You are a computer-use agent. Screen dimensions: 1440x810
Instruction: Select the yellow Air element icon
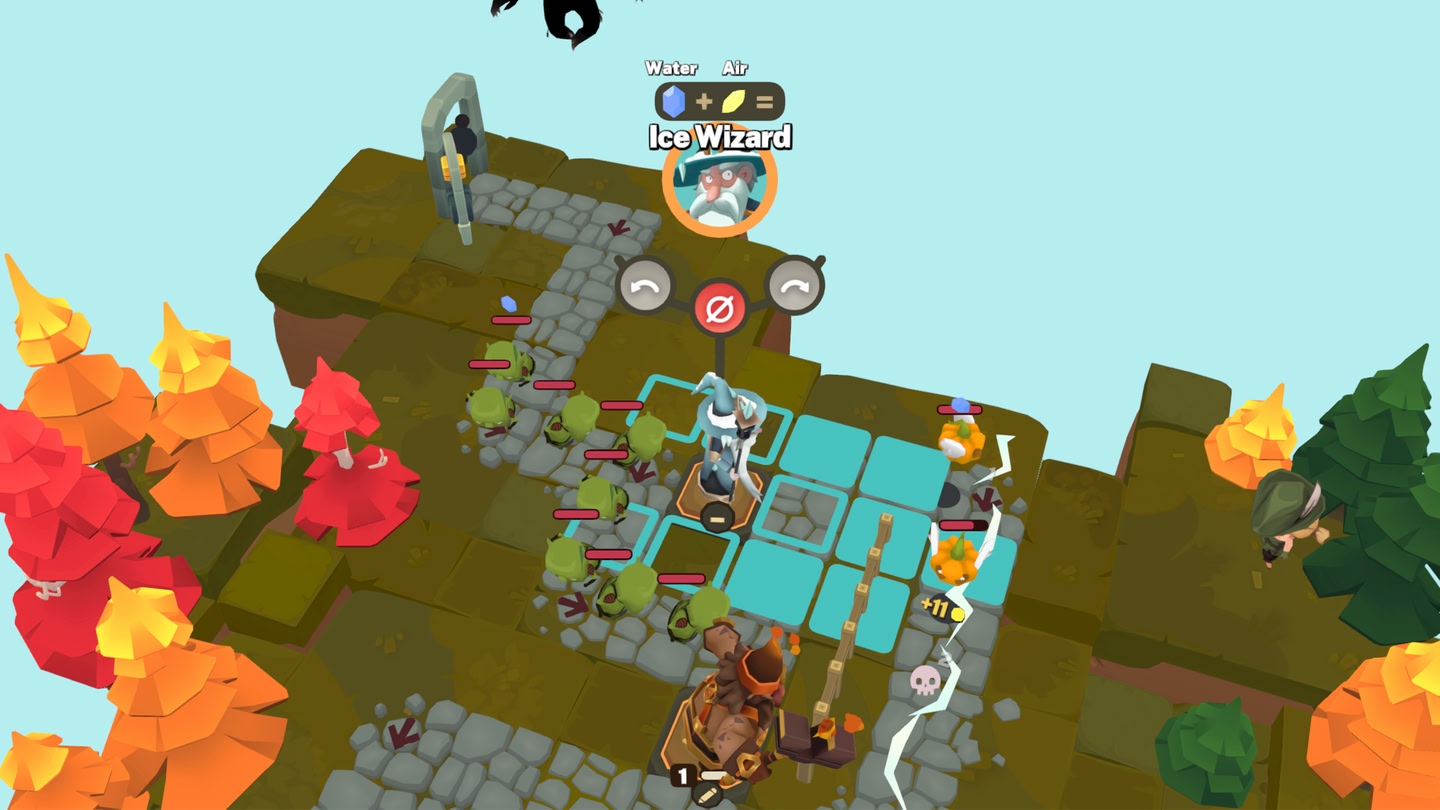735,101
